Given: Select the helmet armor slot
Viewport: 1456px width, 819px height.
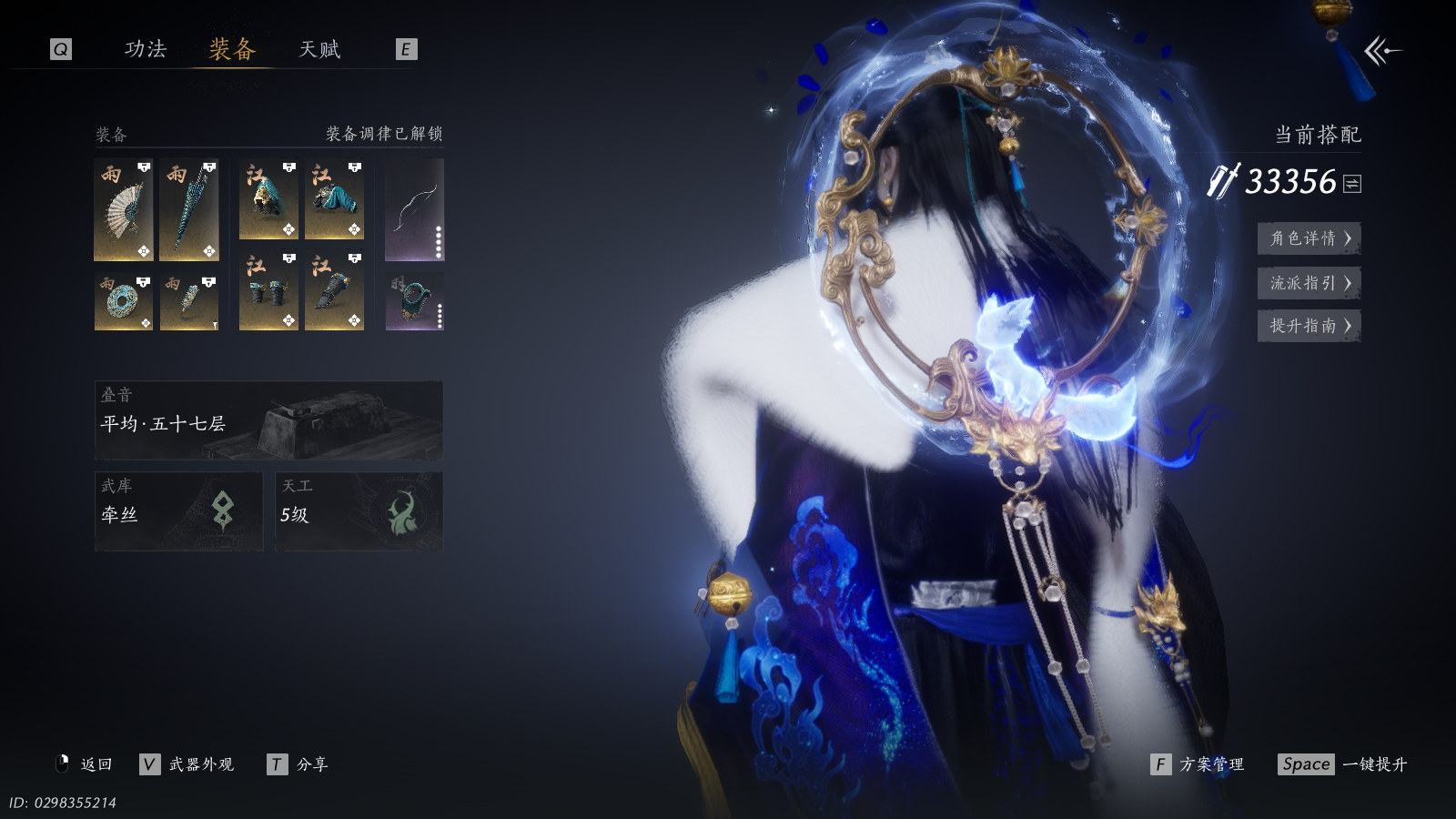Looking at the screenshot, I should pyautogui.click(x=268, y=200).
